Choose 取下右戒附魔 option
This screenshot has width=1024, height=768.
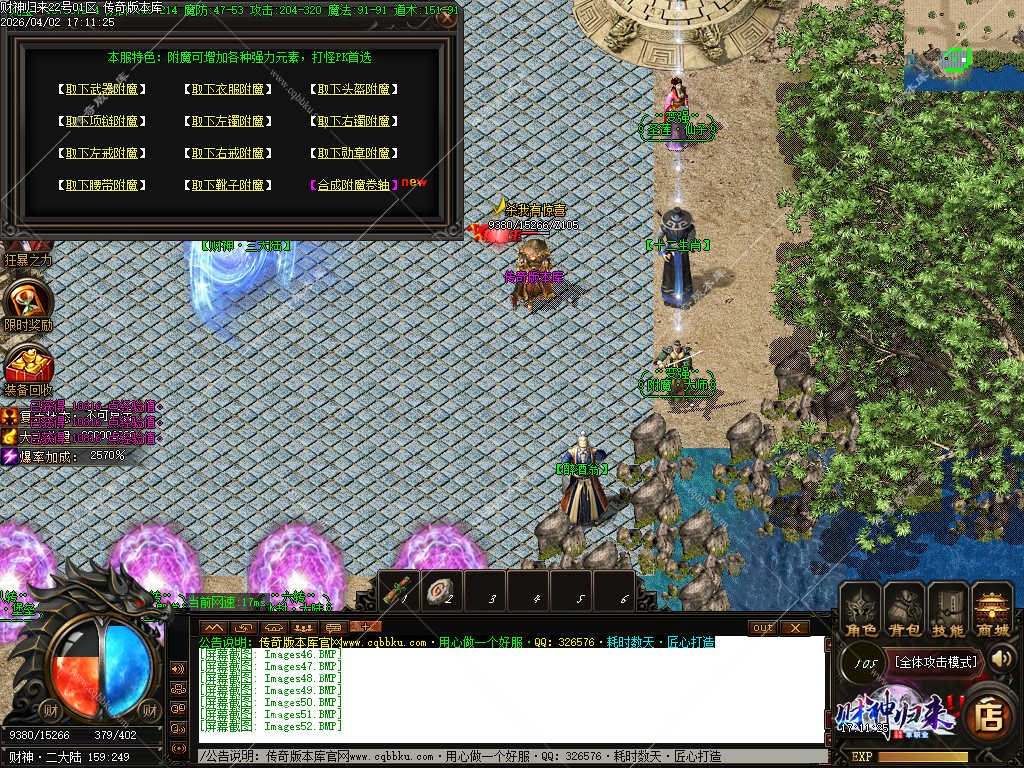(x=228, y=153)
